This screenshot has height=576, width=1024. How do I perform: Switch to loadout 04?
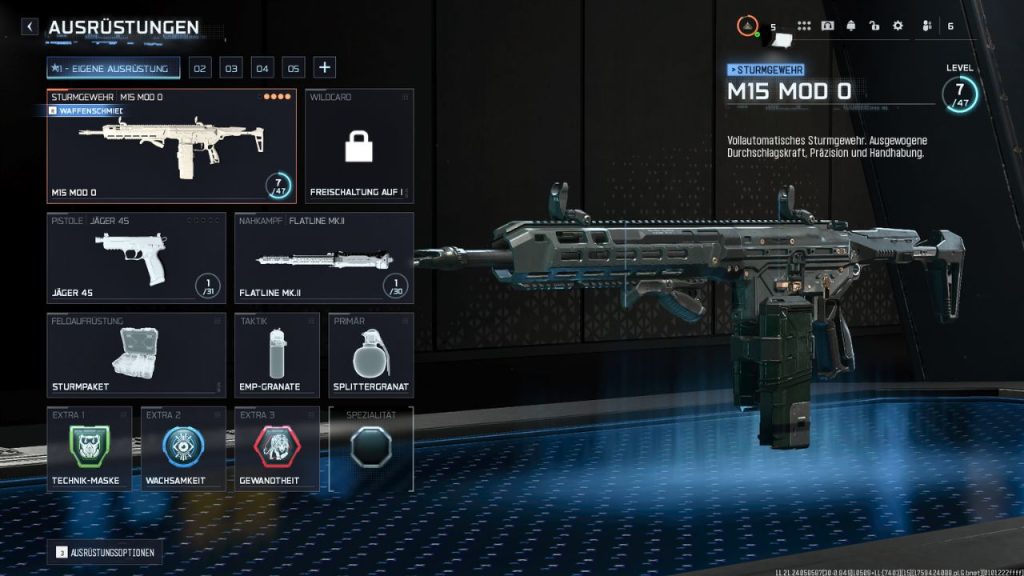pos(262,68)
